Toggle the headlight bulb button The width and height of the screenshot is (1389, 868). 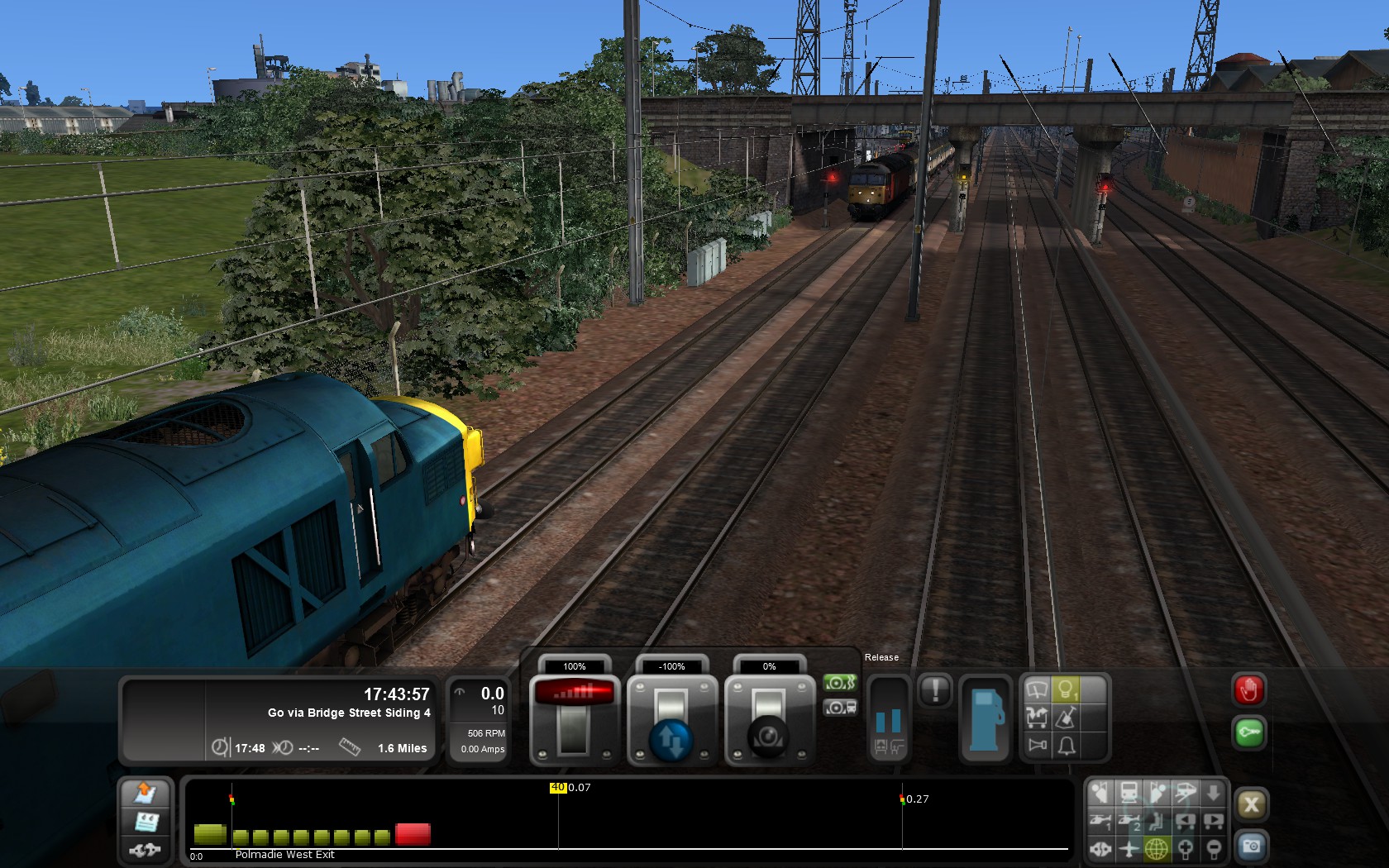point(1067,689)
